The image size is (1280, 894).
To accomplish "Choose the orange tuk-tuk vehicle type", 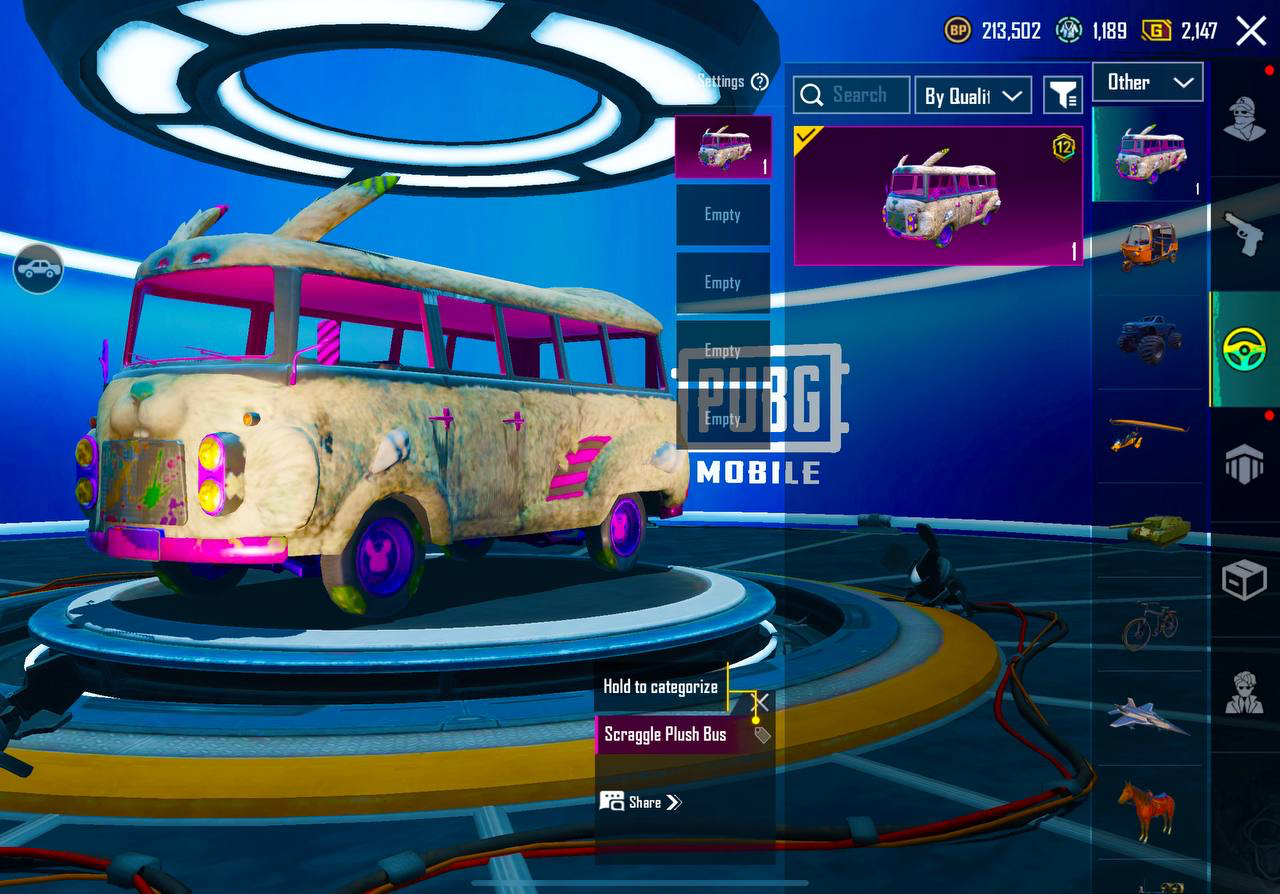I will pos(1148,246).
